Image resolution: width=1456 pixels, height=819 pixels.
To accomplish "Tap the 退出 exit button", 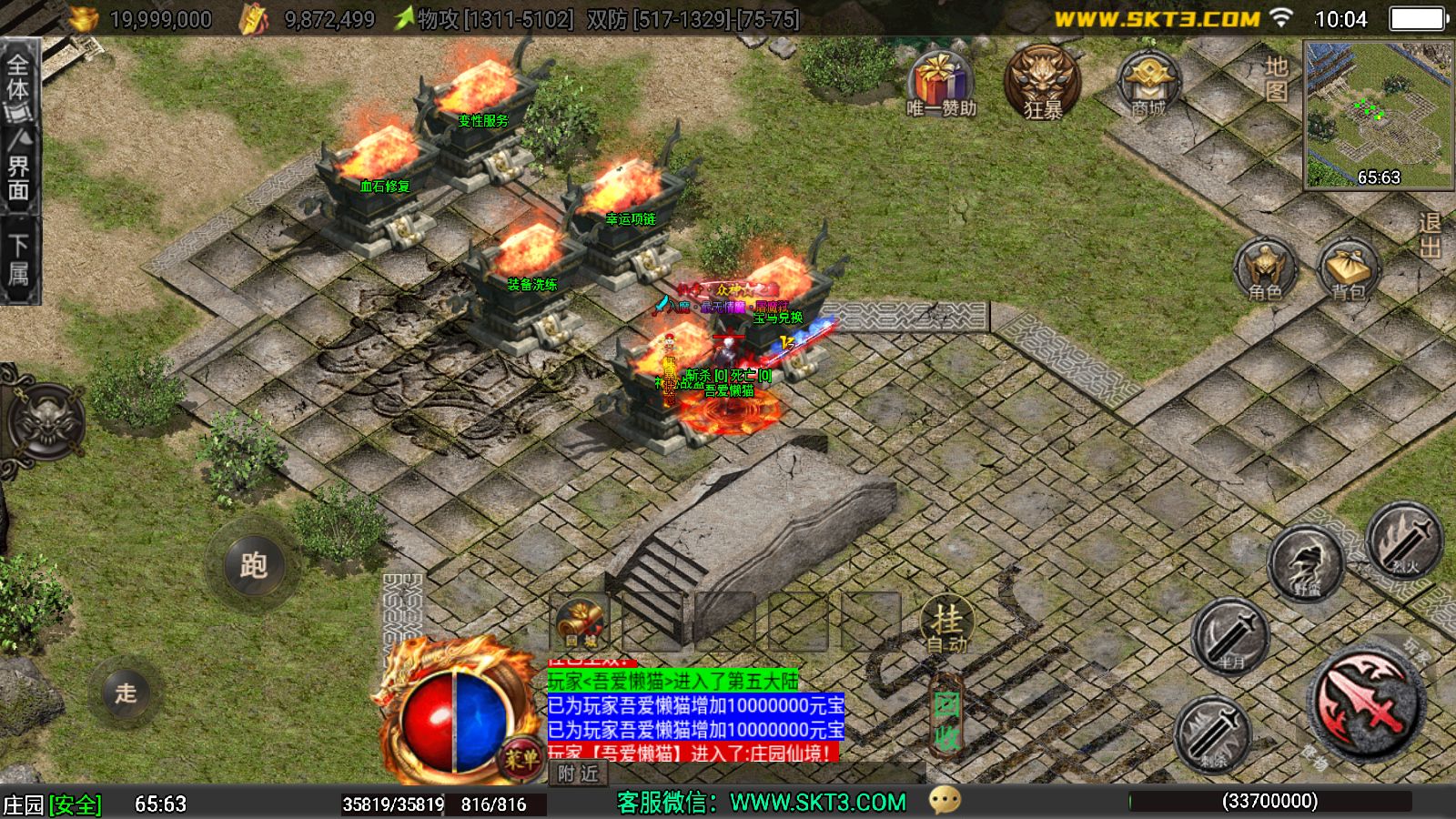I will (x=1430, y=235).
